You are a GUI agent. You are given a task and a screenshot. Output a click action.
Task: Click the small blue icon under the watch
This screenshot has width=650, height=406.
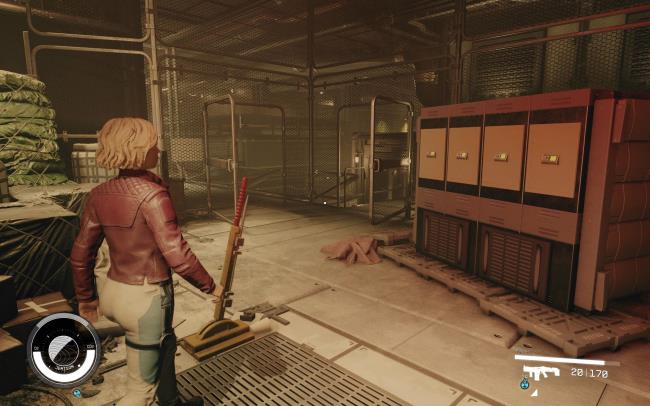click(x=78, y=391)
